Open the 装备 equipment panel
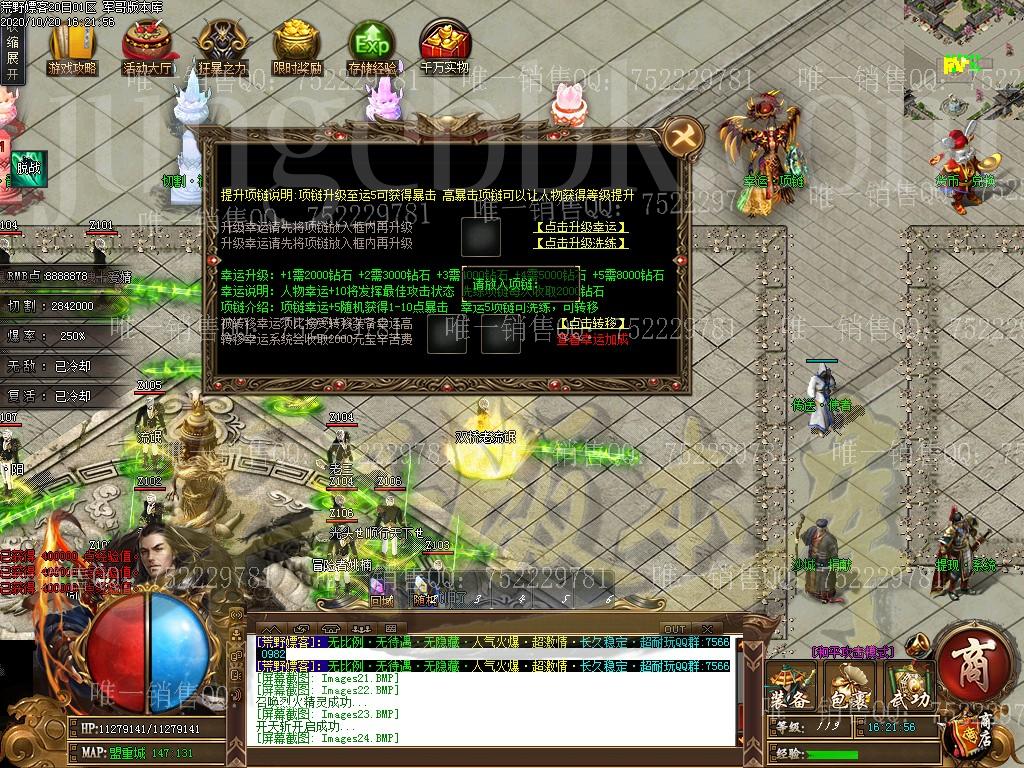1024x768 pixels. tap(790, 687)
